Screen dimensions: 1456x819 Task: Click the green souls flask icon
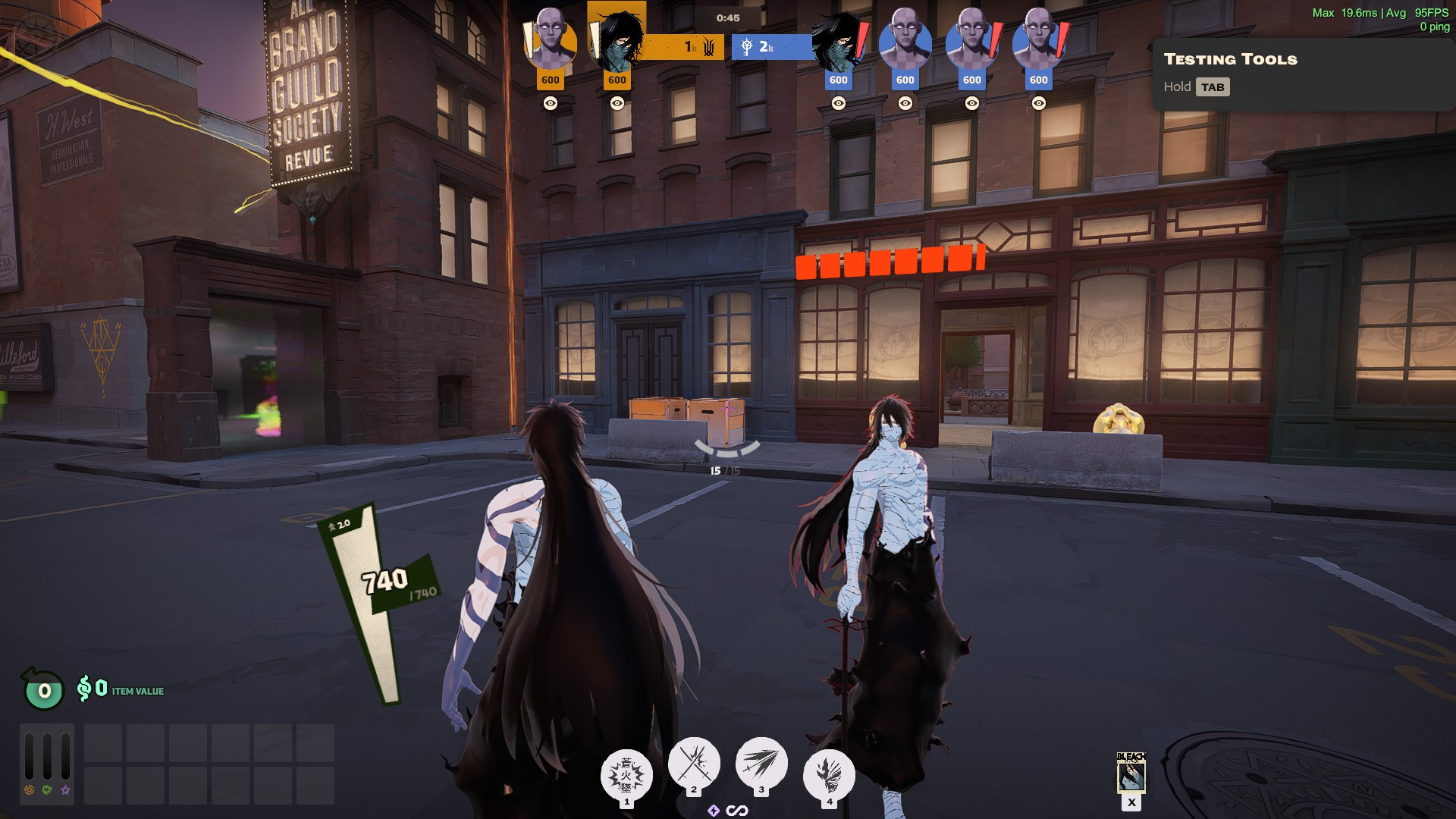[44, 690]
